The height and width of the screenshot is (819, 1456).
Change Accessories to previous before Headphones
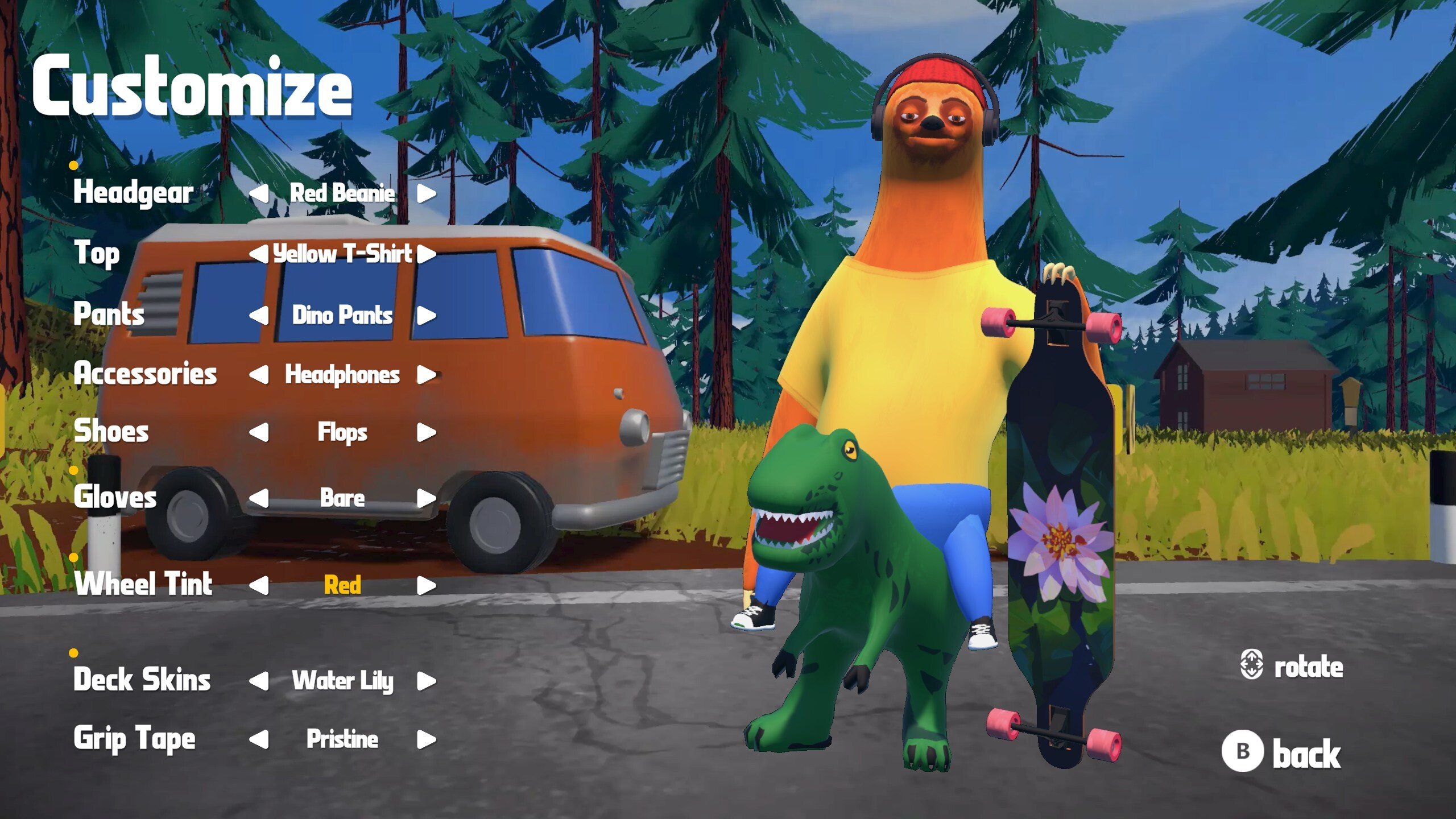(x=259, y=375)
